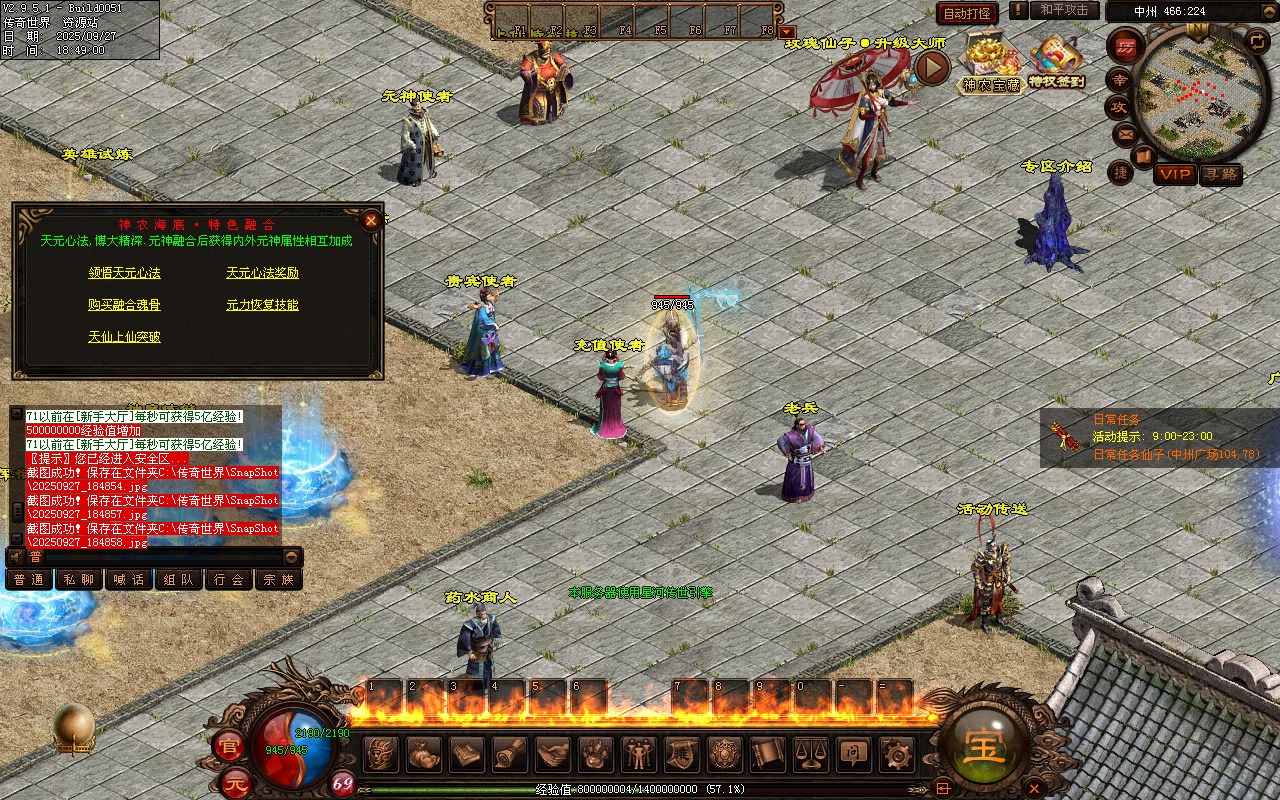Click the 宝 treasure orb button
The image size is (1280, 800).
coord(985,746)
